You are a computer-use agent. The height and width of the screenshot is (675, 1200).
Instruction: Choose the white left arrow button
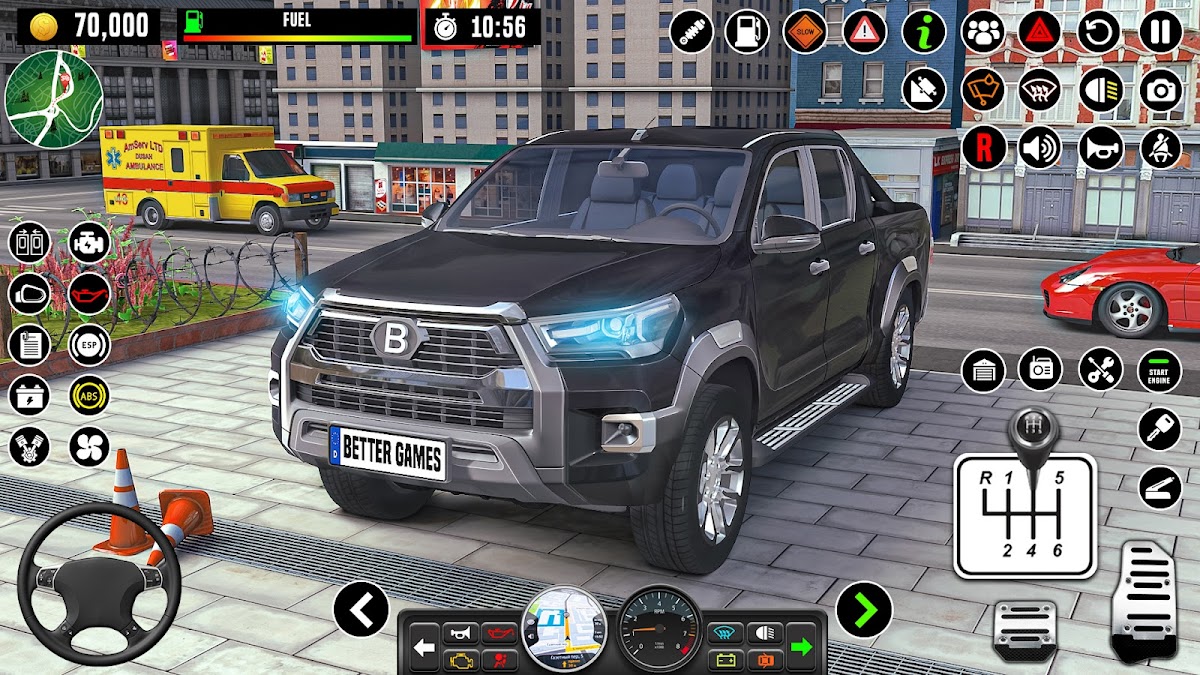point(360,609)
